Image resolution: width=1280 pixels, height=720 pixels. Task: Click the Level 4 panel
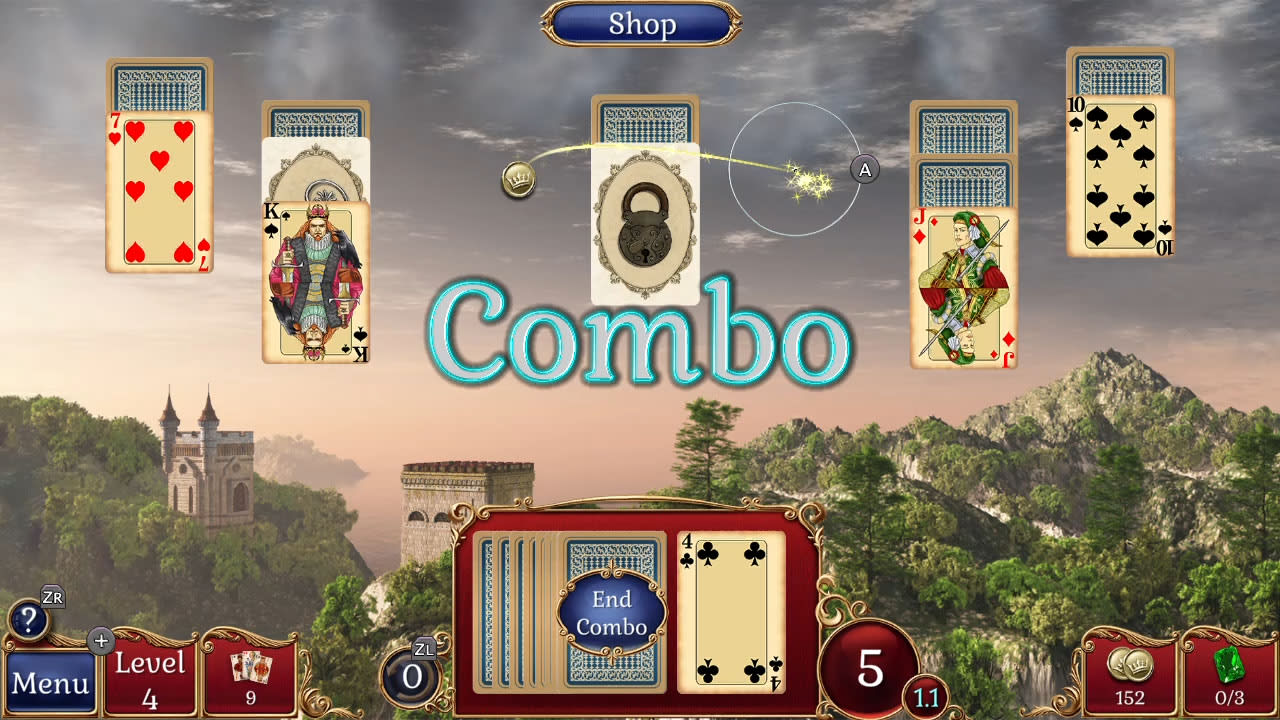[x=150, y=675]
